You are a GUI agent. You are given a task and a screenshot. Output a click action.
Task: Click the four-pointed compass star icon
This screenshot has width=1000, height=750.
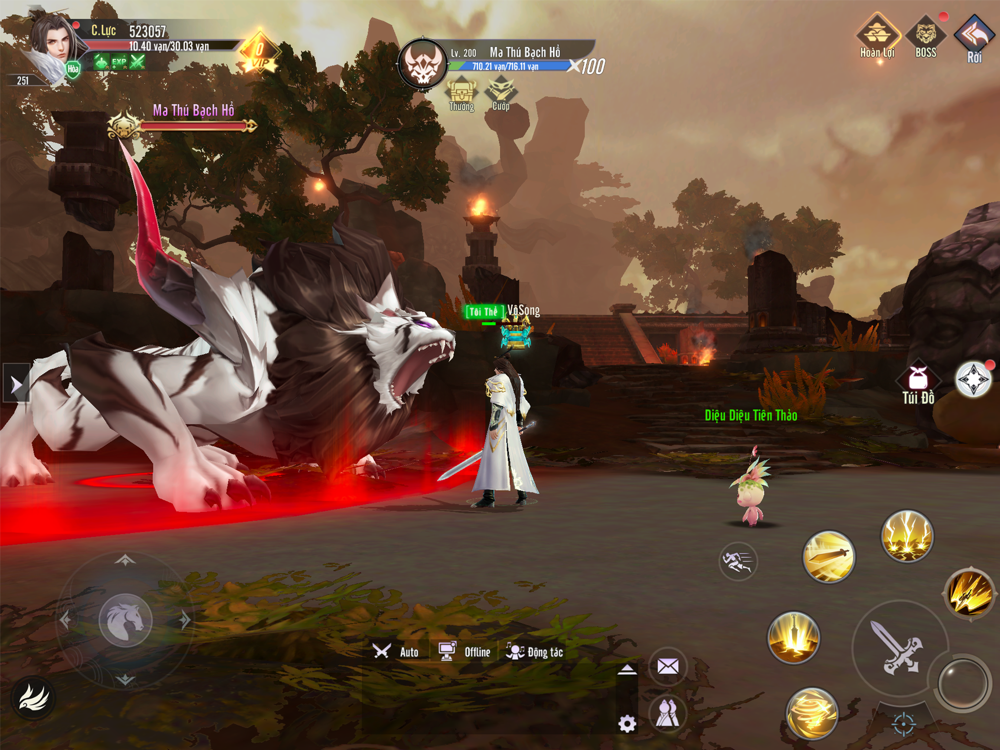[x=973, y=379]
